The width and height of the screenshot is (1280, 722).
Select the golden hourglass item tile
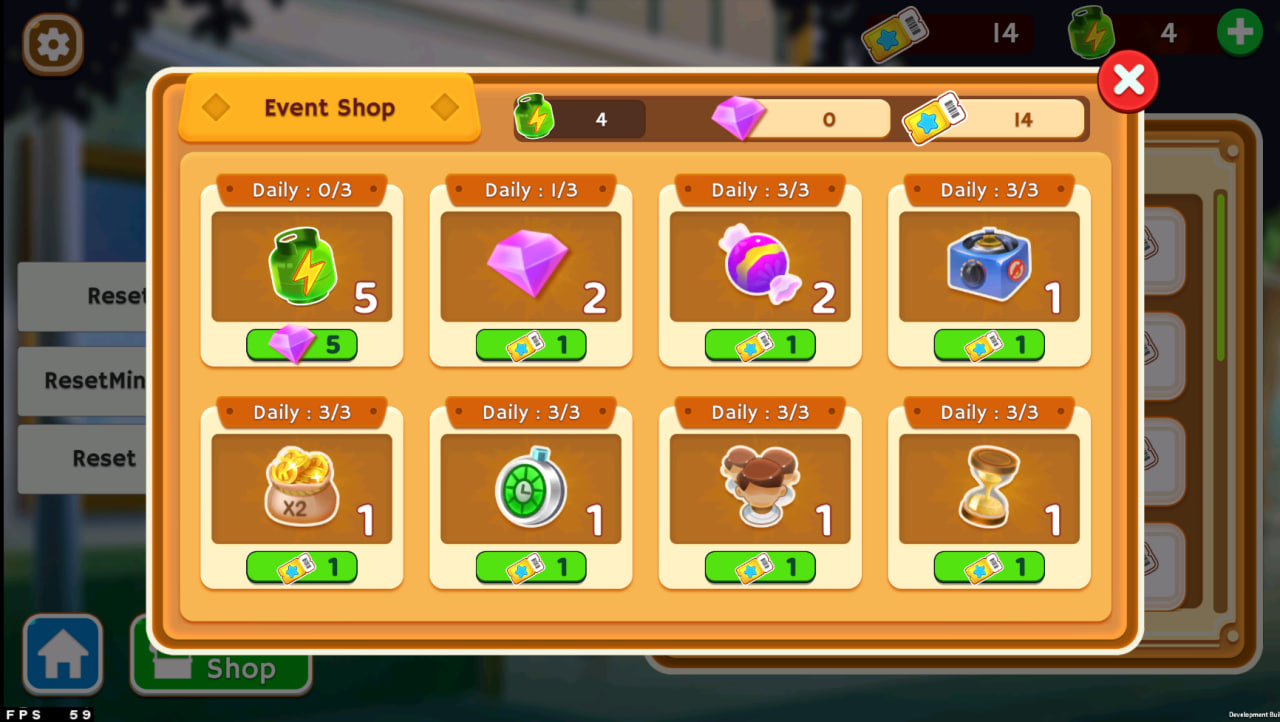pos(988,488)
